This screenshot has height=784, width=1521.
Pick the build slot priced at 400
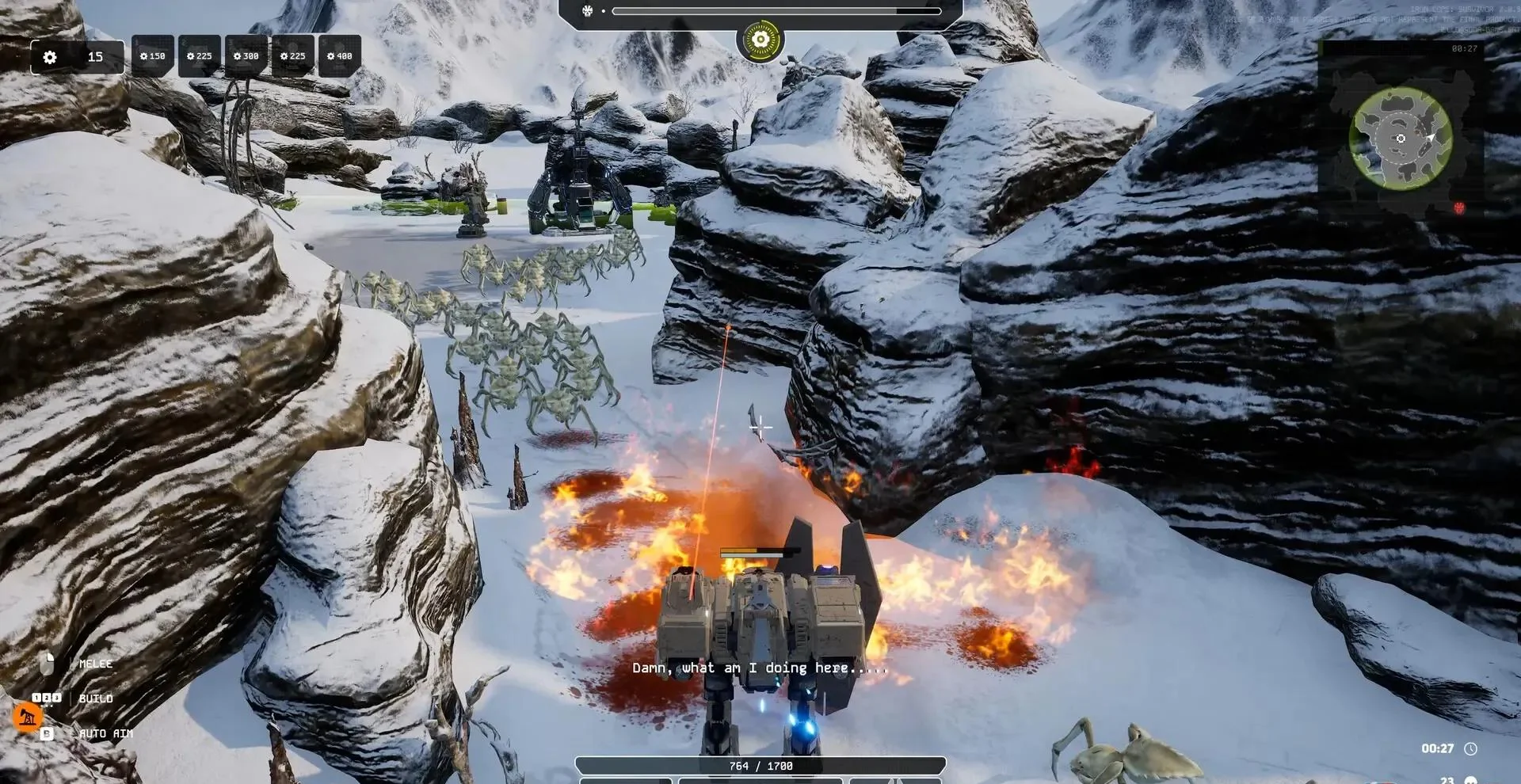point(339,56)
